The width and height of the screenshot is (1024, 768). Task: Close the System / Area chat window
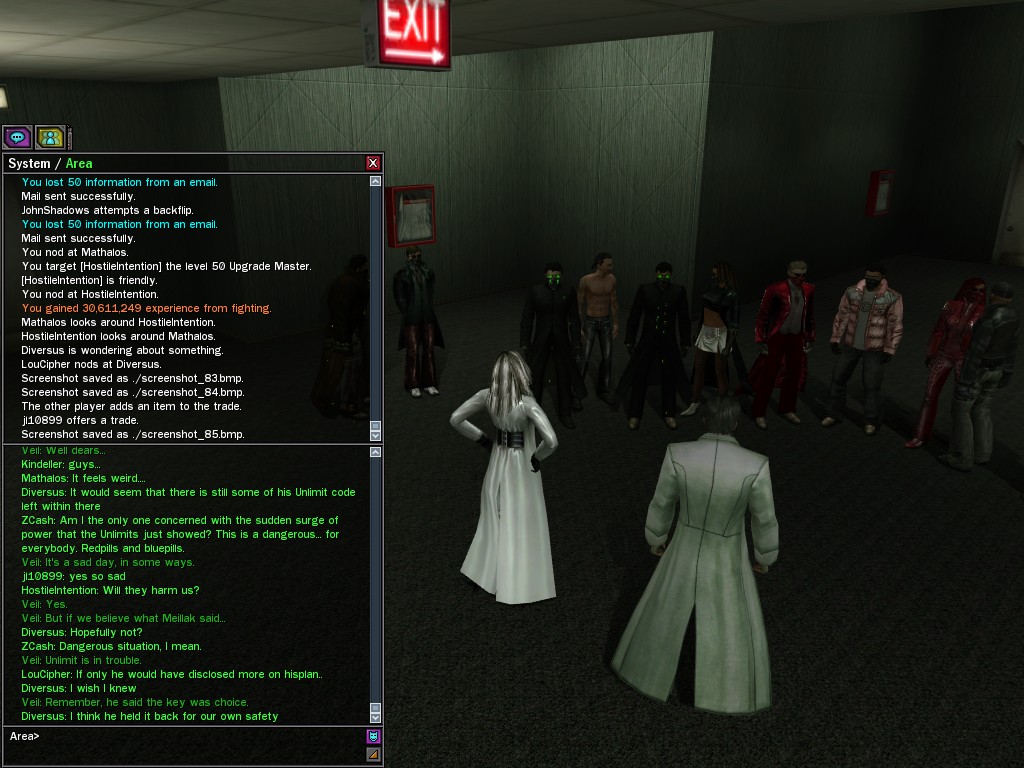click(373, 163)
